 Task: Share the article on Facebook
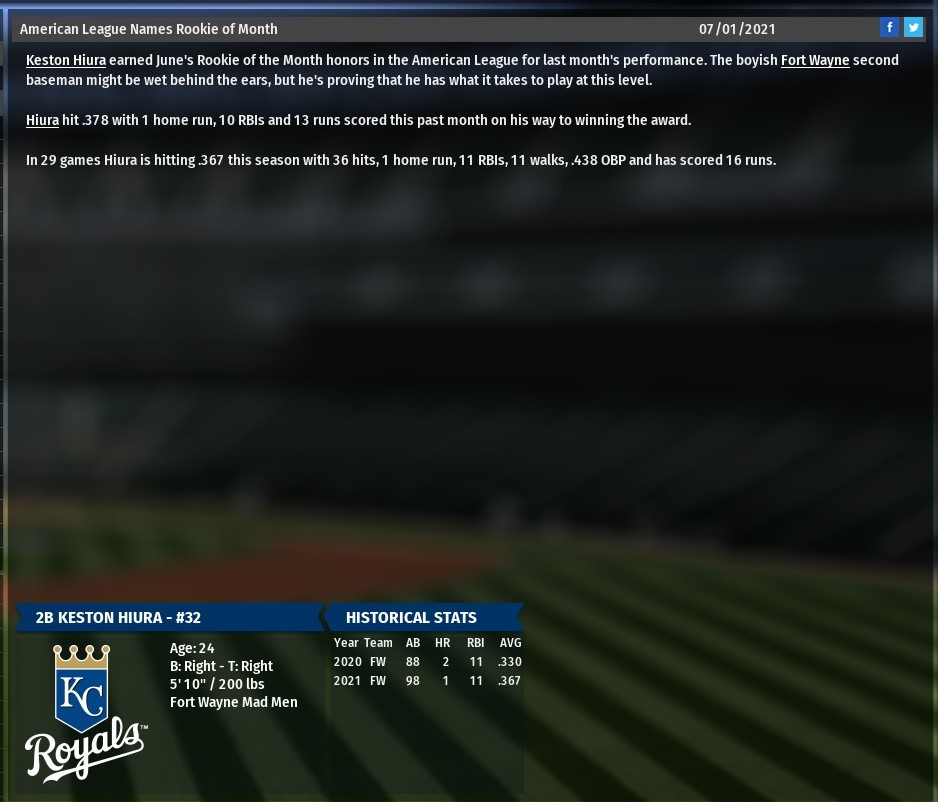889,28
